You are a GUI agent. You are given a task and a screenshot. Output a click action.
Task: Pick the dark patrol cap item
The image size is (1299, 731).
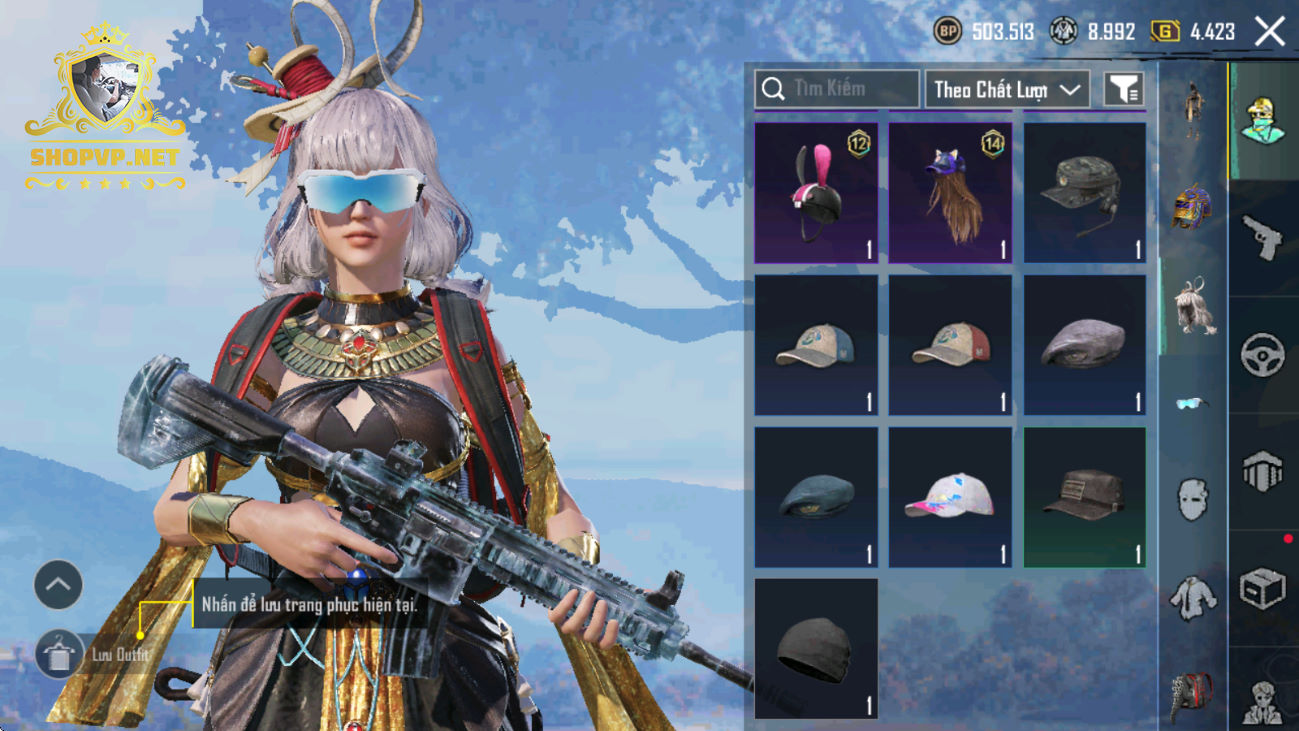point(1084,497)
